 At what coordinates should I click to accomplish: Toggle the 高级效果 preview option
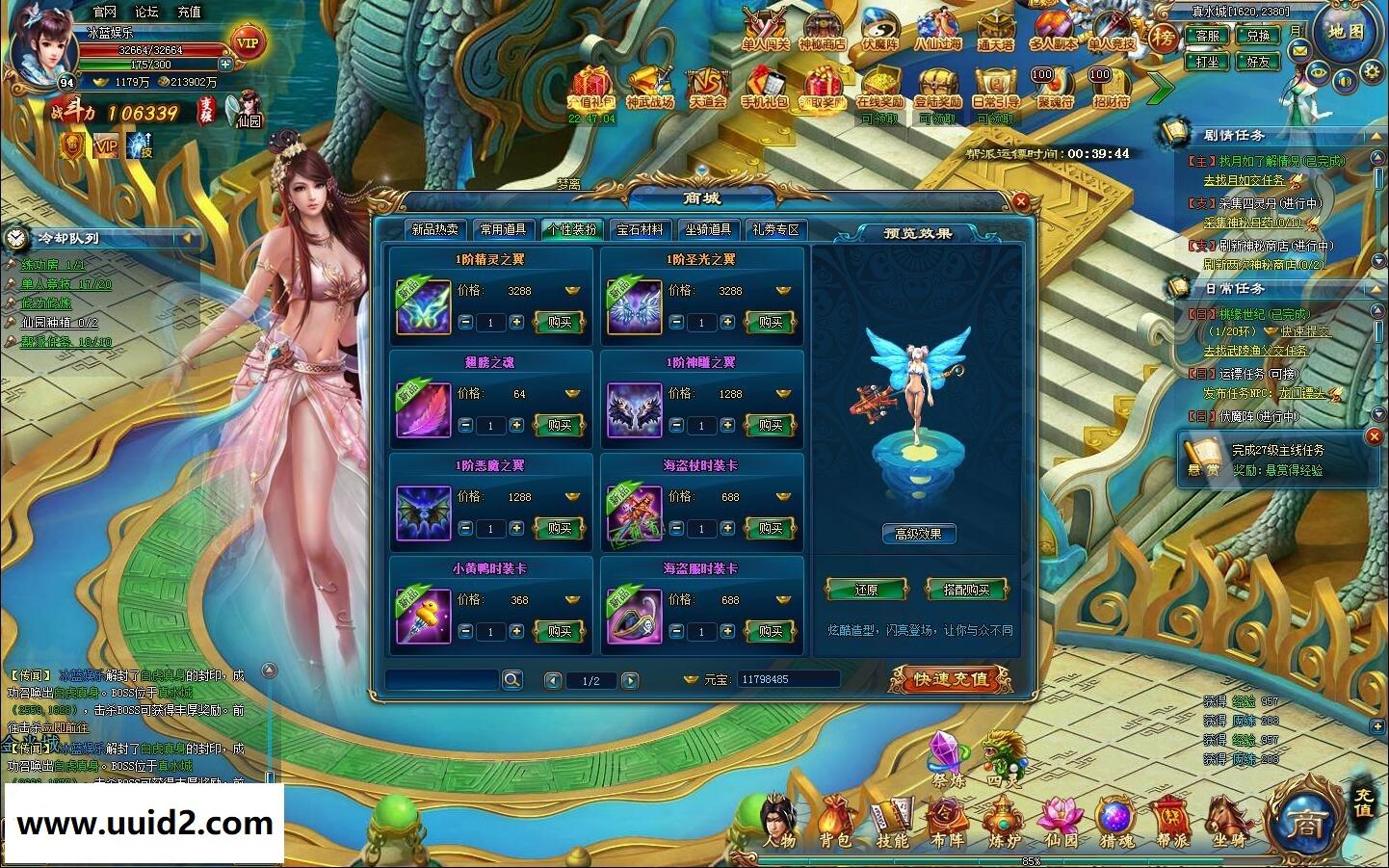pos(918,534)
